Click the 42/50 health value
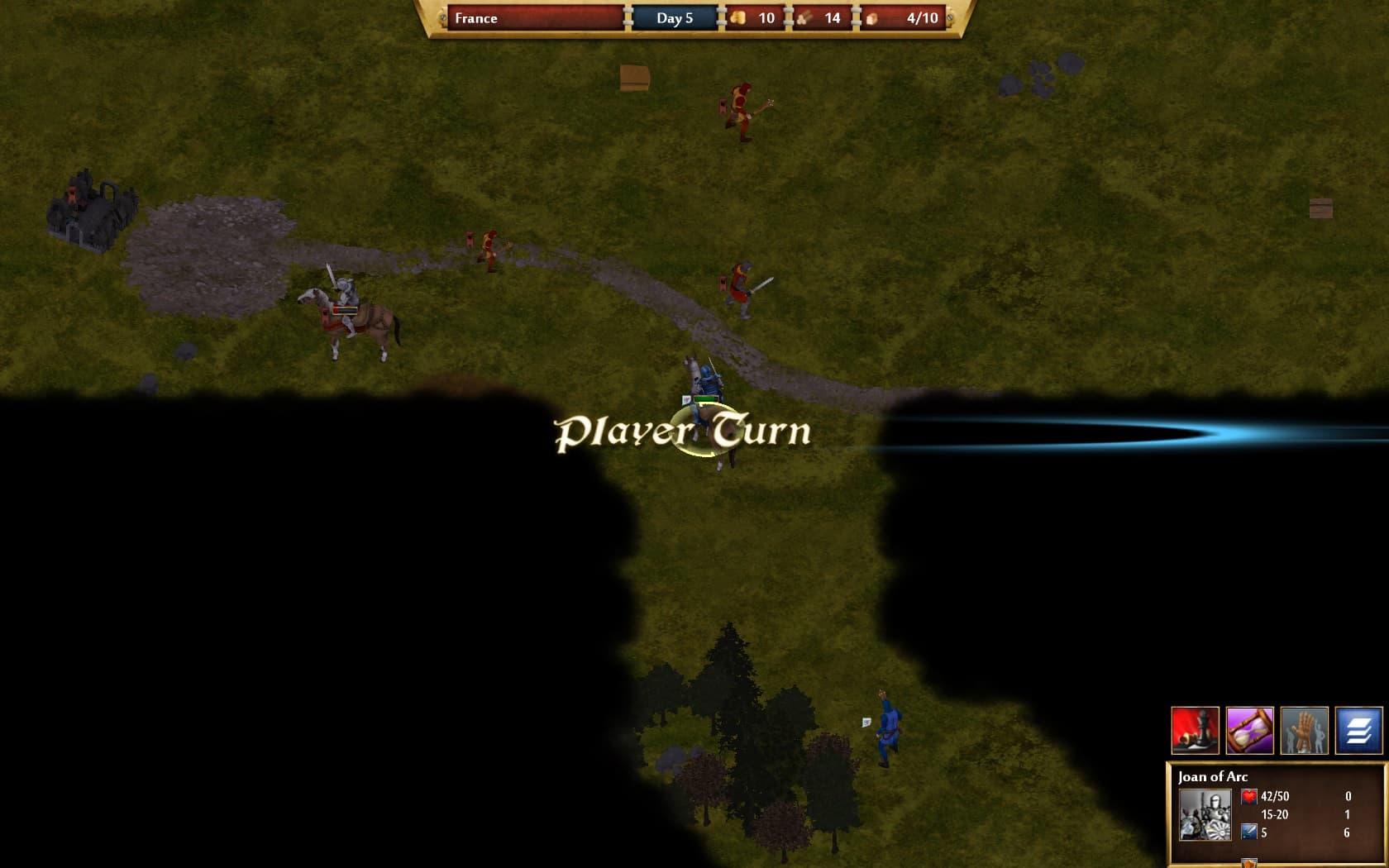1389x868 pixels. [1273, 796]
